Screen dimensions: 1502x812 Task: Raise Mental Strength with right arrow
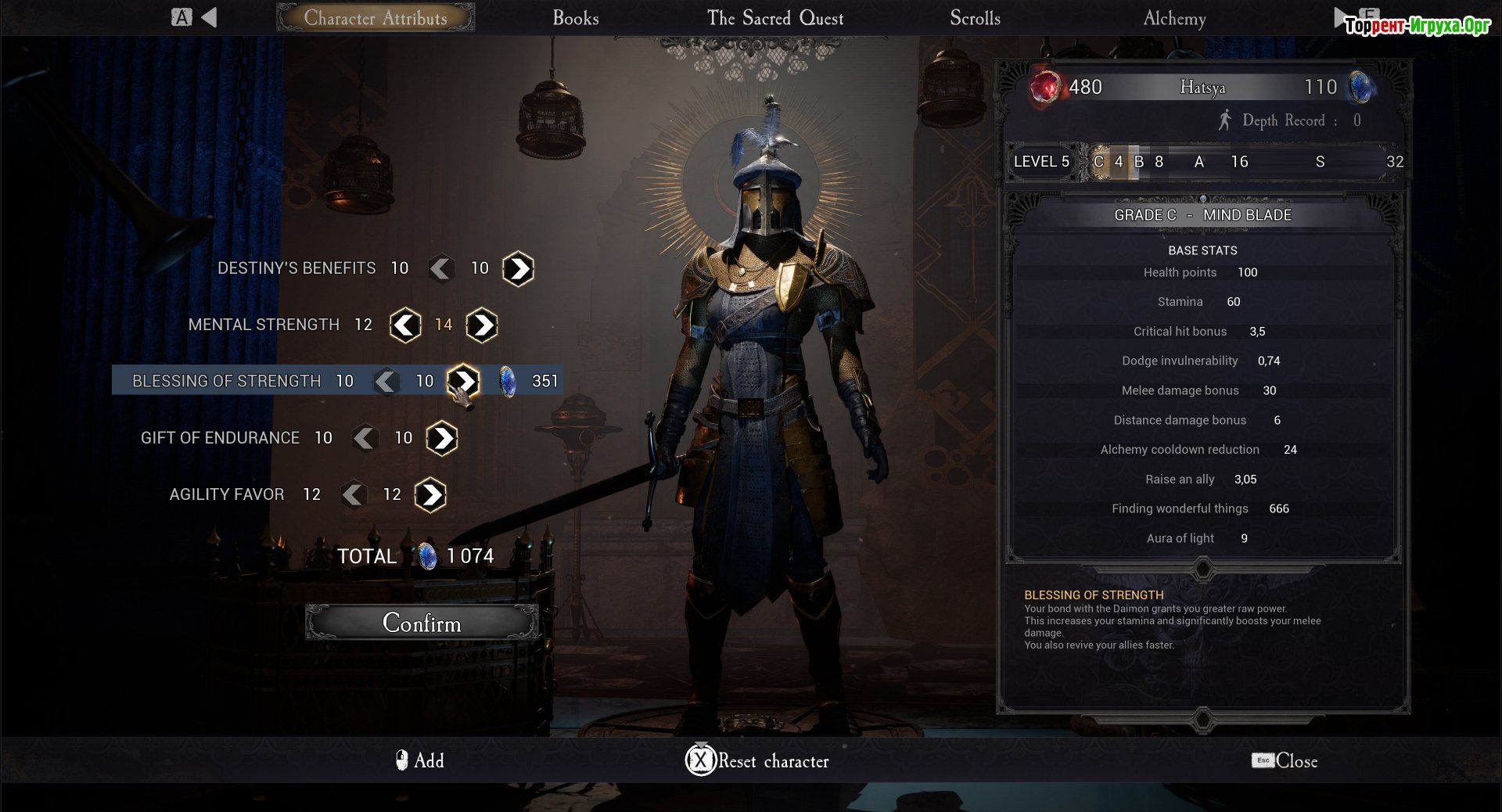coord(482,325)
